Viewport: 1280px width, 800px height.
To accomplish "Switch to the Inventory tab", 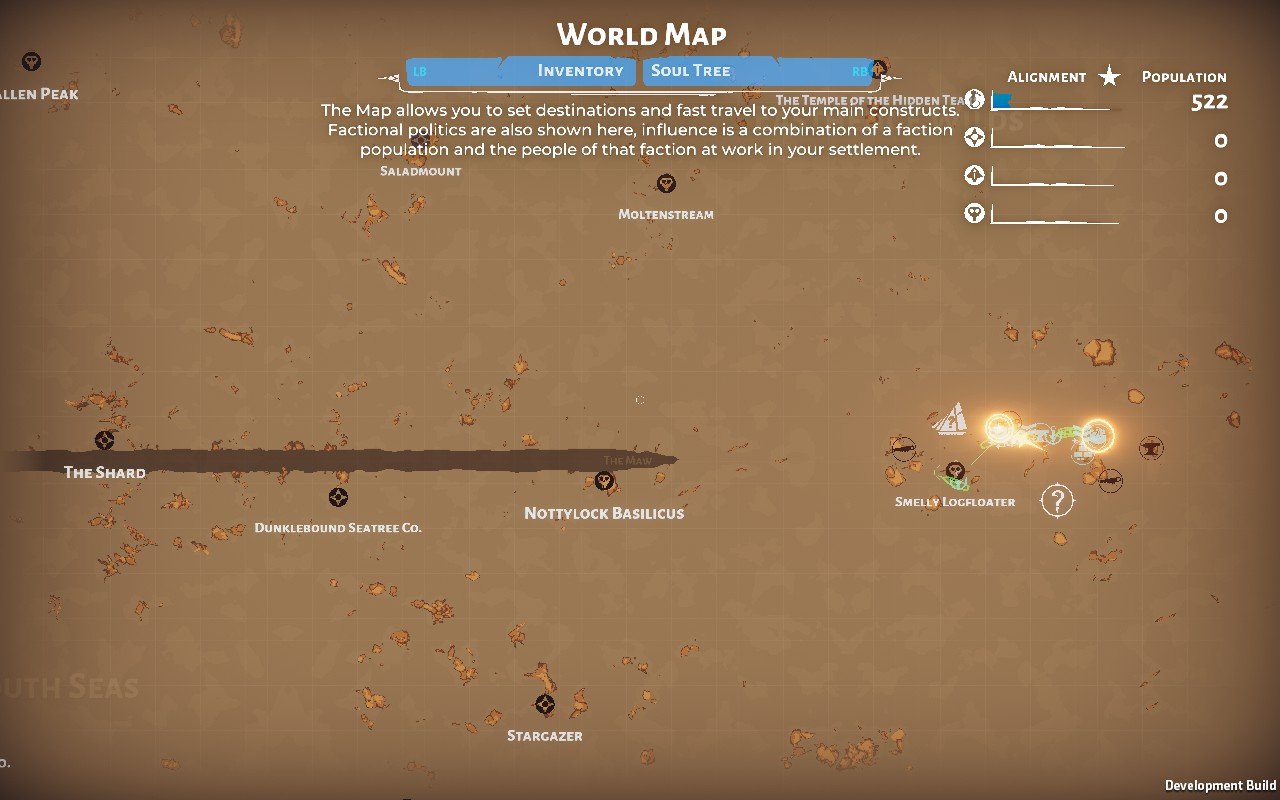I will (579, 71).
